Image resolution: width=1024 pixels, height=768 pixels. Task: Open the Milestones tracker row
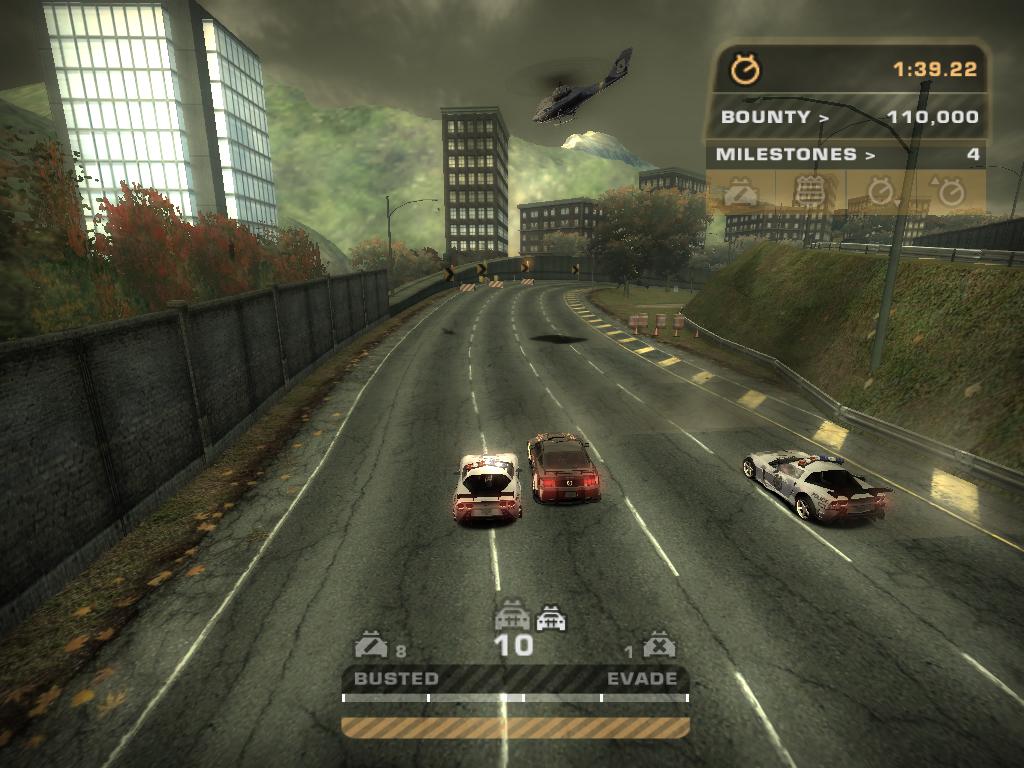(846, 155)
